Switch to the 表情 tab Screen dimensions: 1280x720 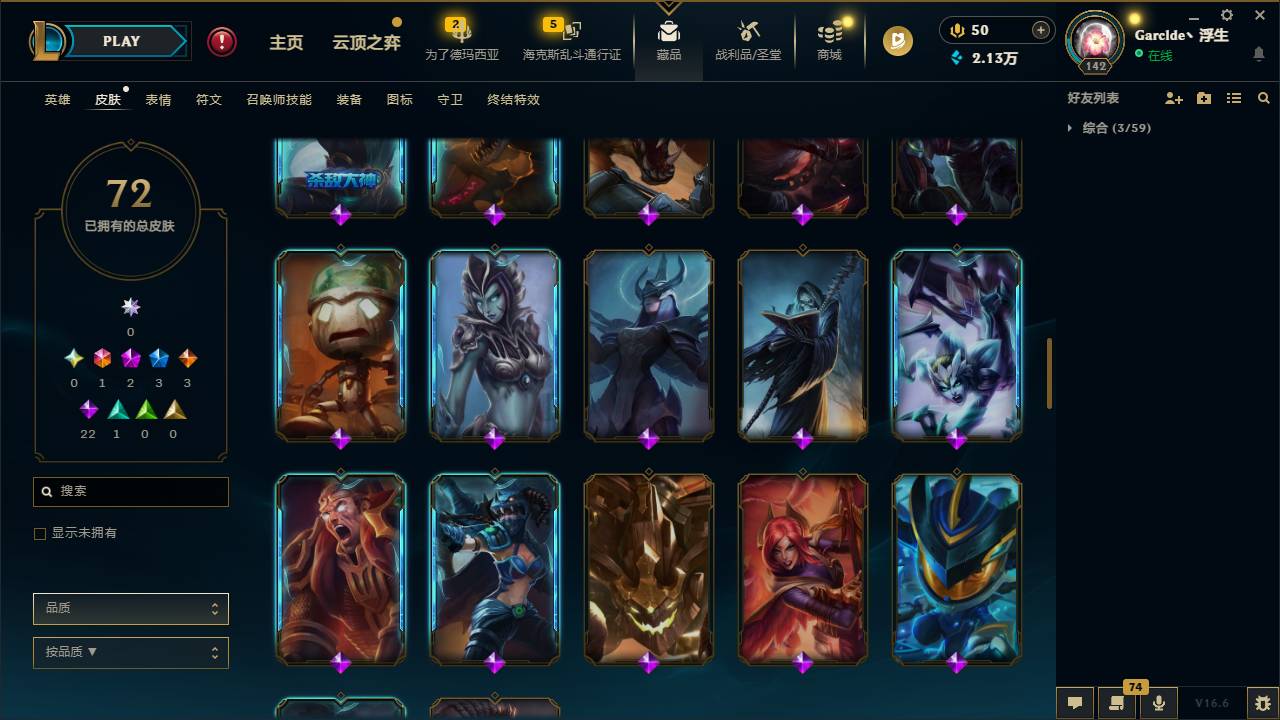click(157, 99)
